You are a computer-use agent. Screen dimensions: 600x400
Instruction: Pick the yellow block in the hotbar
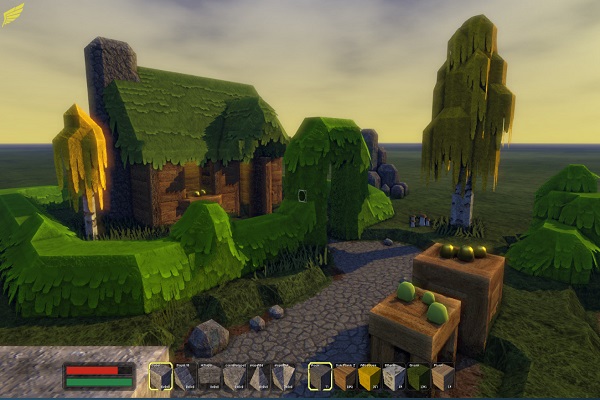369,376
